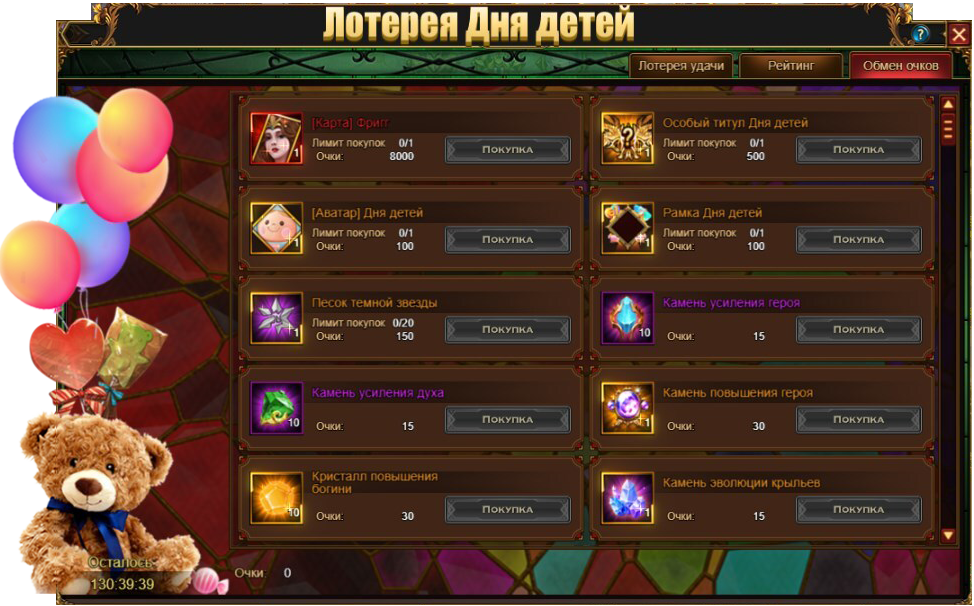
Task: Purchase Камень эволюции крыльев
Action: point(858,510)
